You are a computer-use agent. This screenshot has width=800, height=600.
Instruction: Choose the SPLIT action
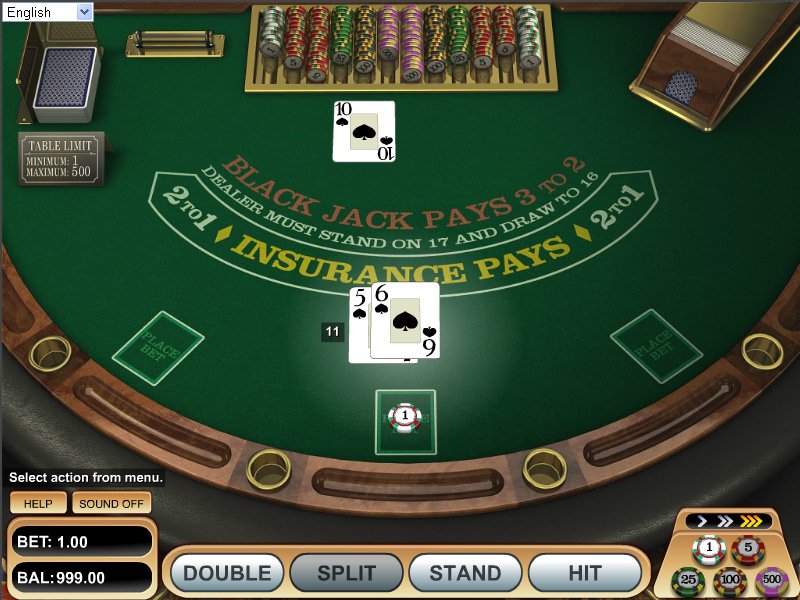pos(346,573)
